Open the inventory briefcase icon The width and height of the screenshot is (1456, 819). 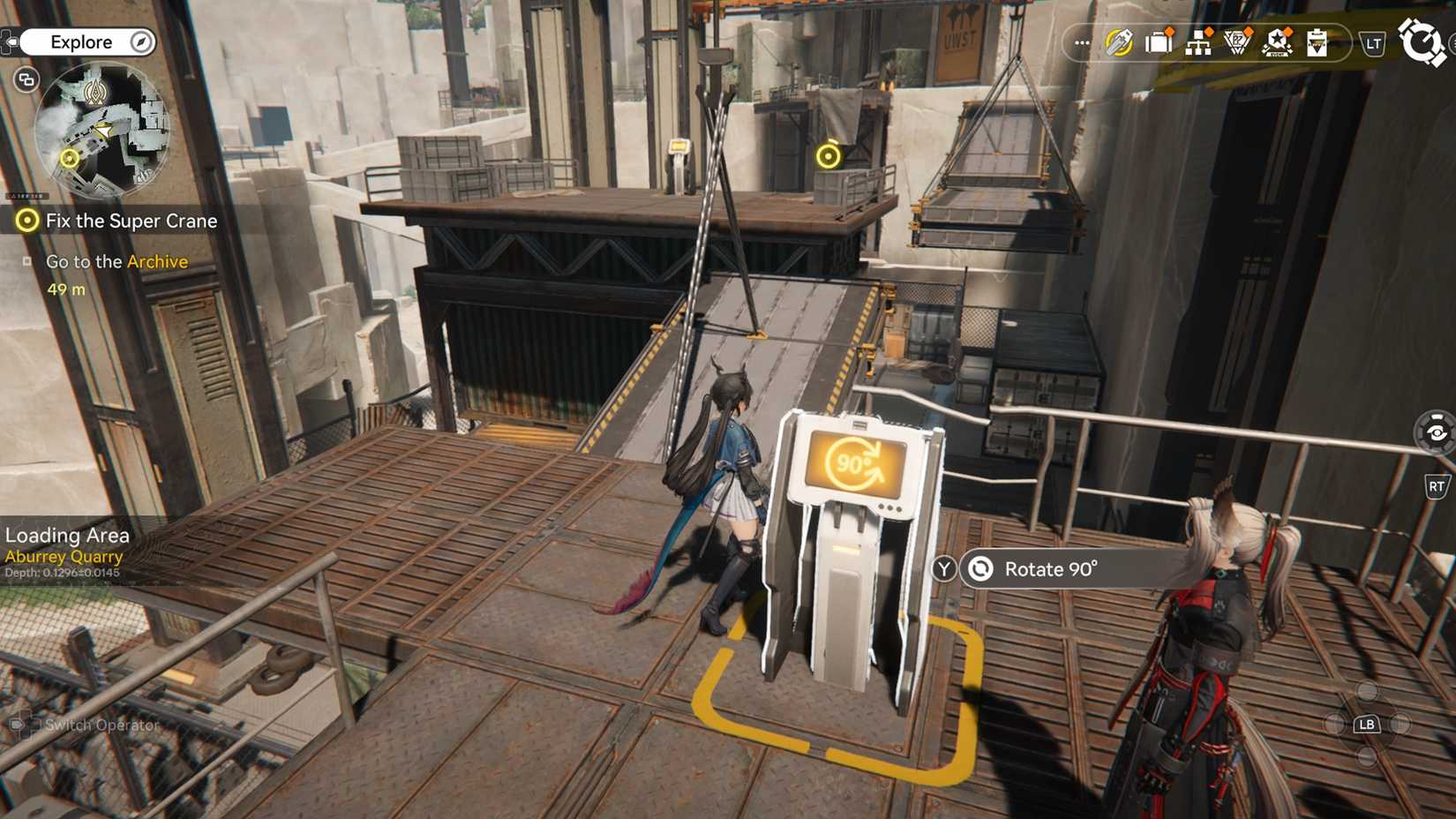(x=1158, y=41)
